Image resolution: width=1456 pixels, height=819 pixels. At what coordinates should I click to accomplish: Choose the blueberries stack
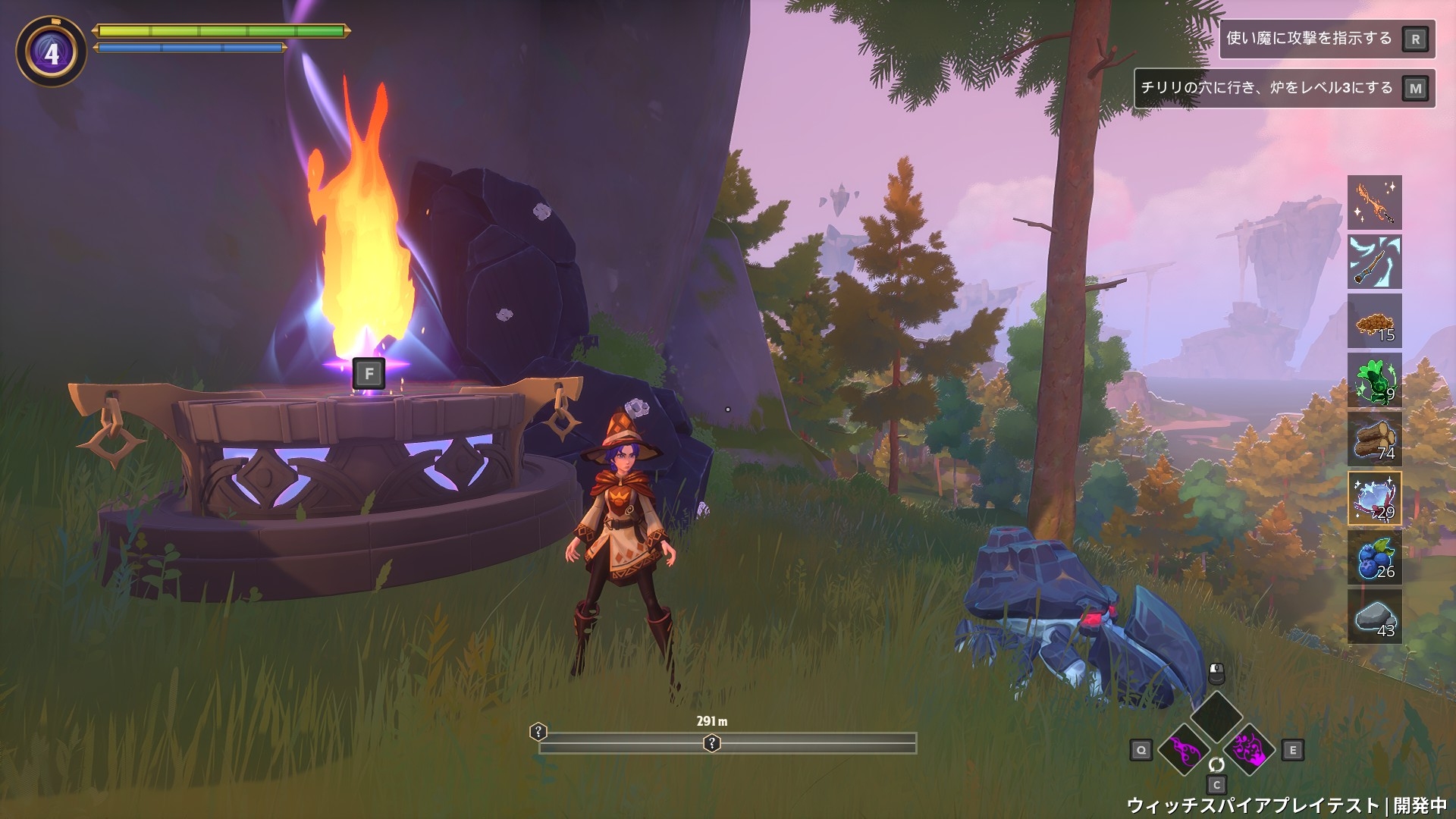click(x=1374, y=557)
